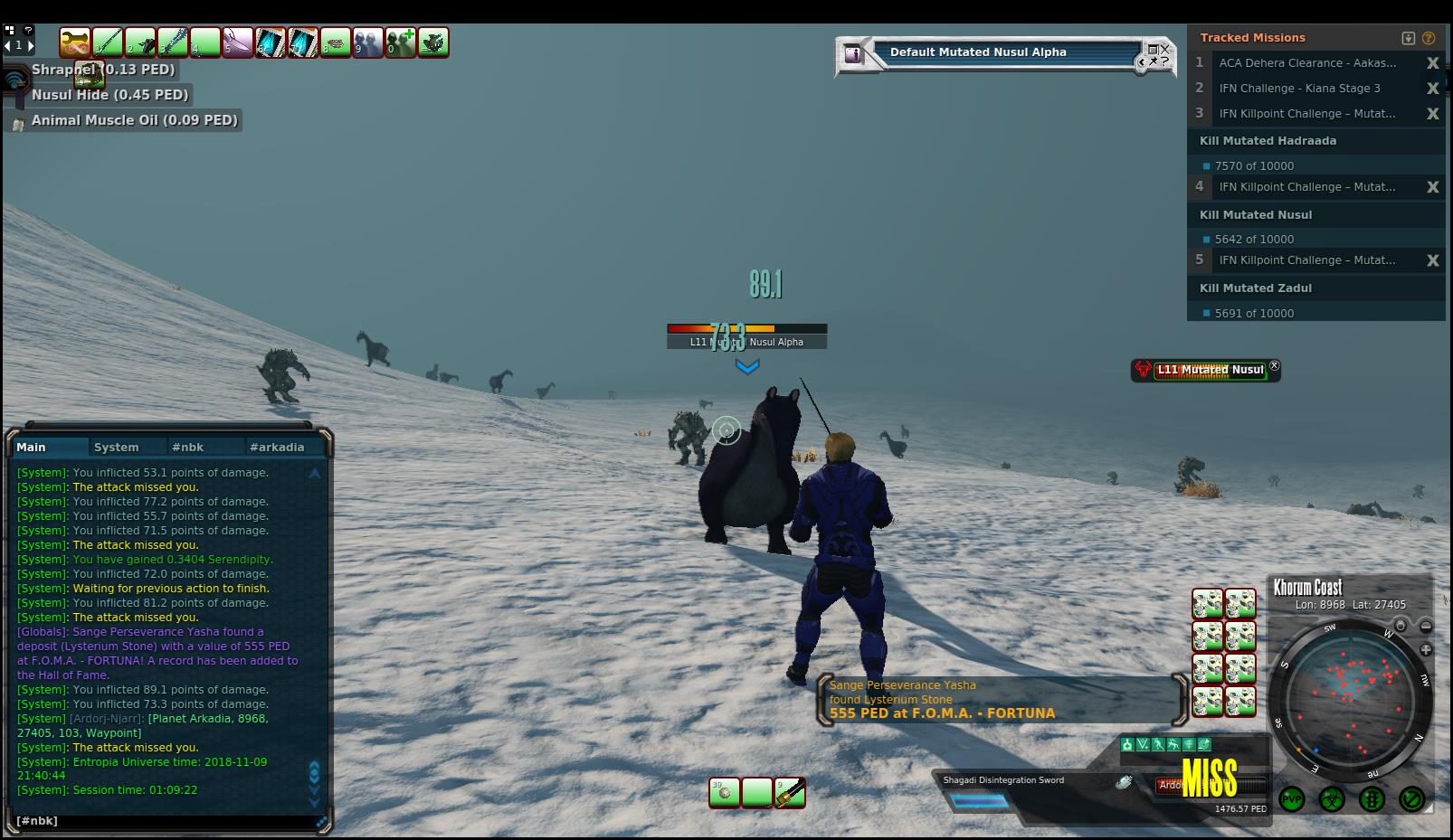Click the biohazard icon below the radar
Image resolution: width=1453 pixels, height=840 pixels.
(1331, 799)
